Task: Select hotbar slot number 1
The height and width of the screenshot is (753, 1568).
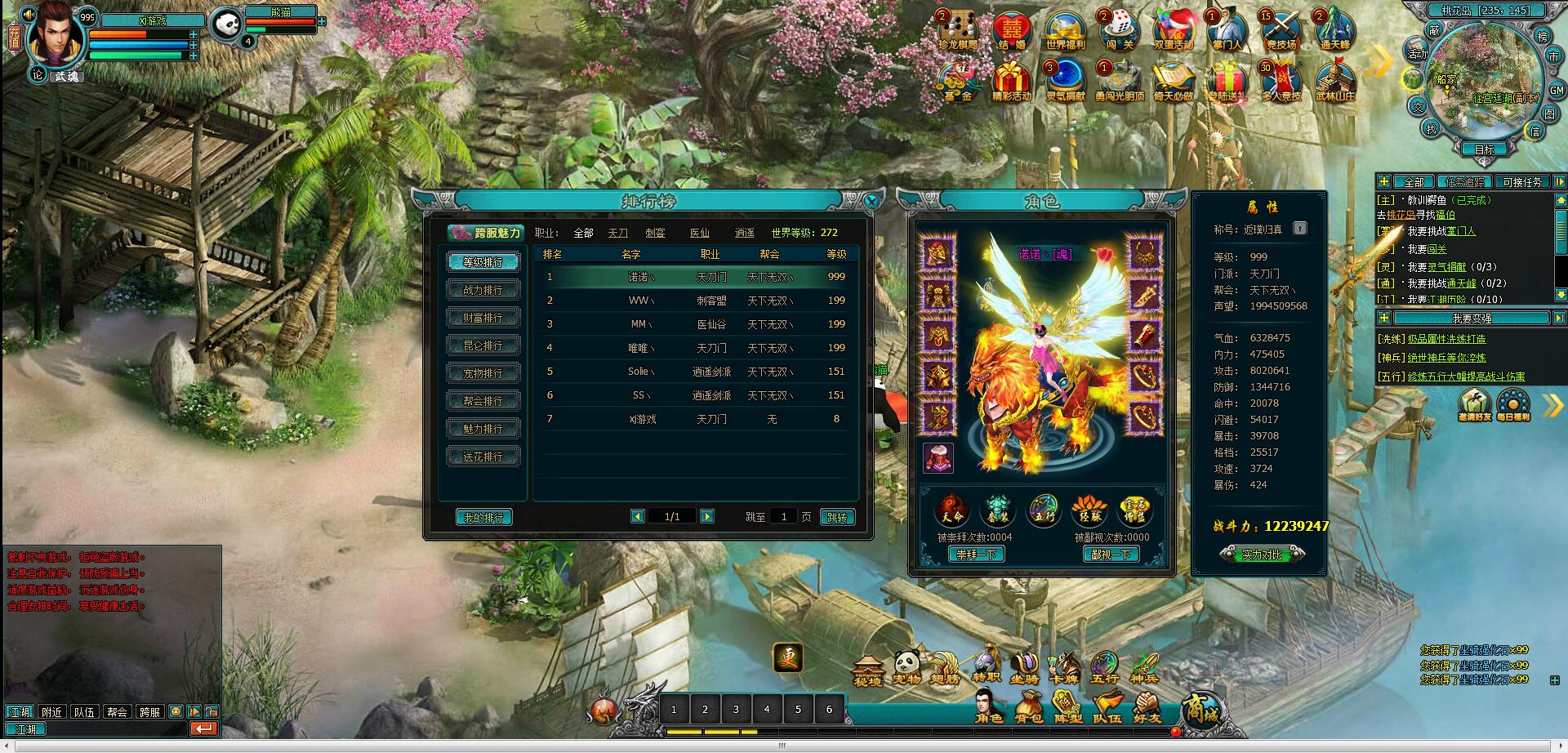Action: [674, 709]
